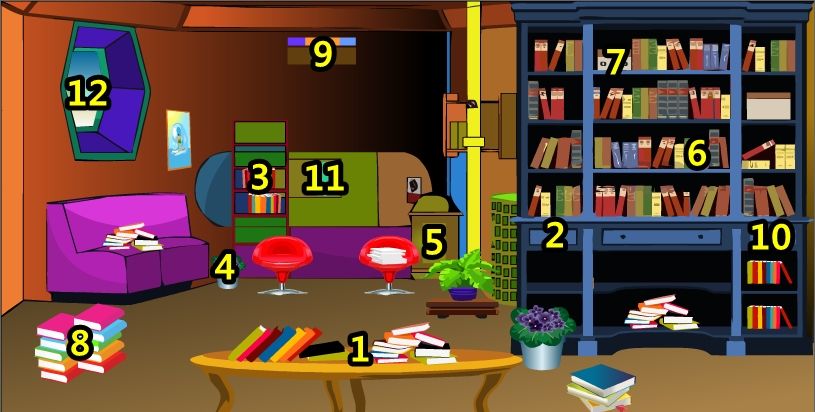Tap the number 5 marker
This screenshot has height=412, width=815.
(x=432, y=242)
